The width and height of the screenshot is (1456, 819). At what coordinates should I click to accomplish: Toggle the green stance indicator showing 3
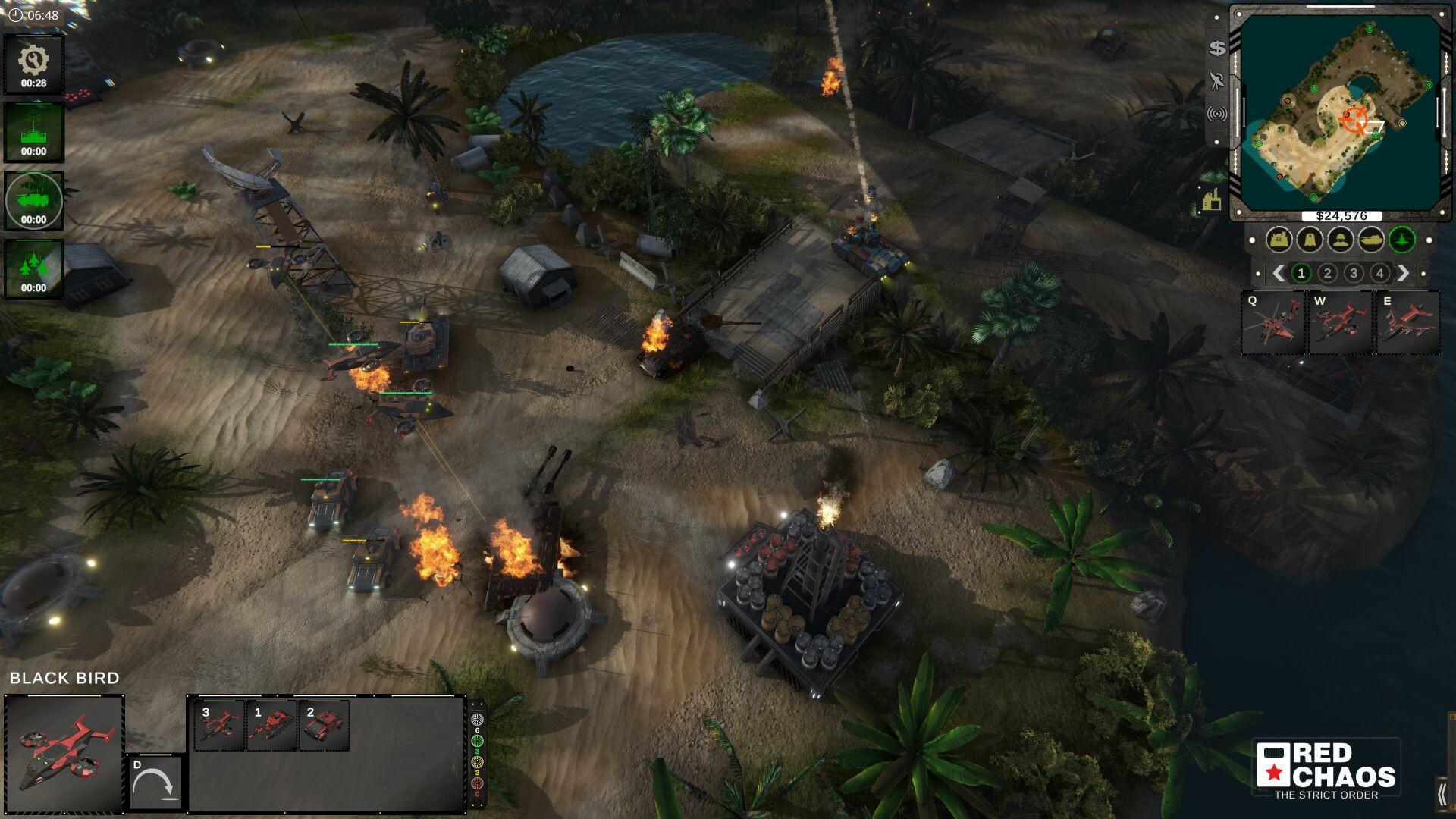[x=478, y=741]
